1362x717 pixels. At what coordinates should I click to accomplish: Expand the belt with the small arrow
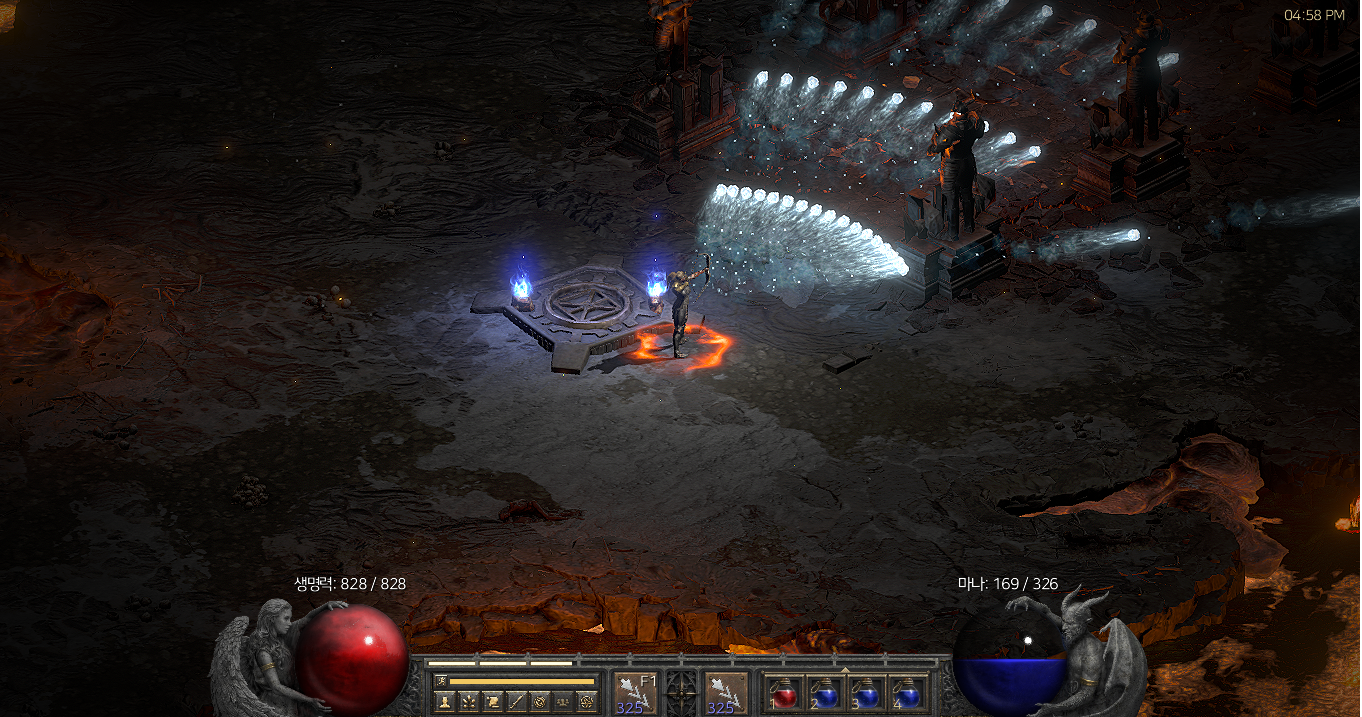(845, 669)
